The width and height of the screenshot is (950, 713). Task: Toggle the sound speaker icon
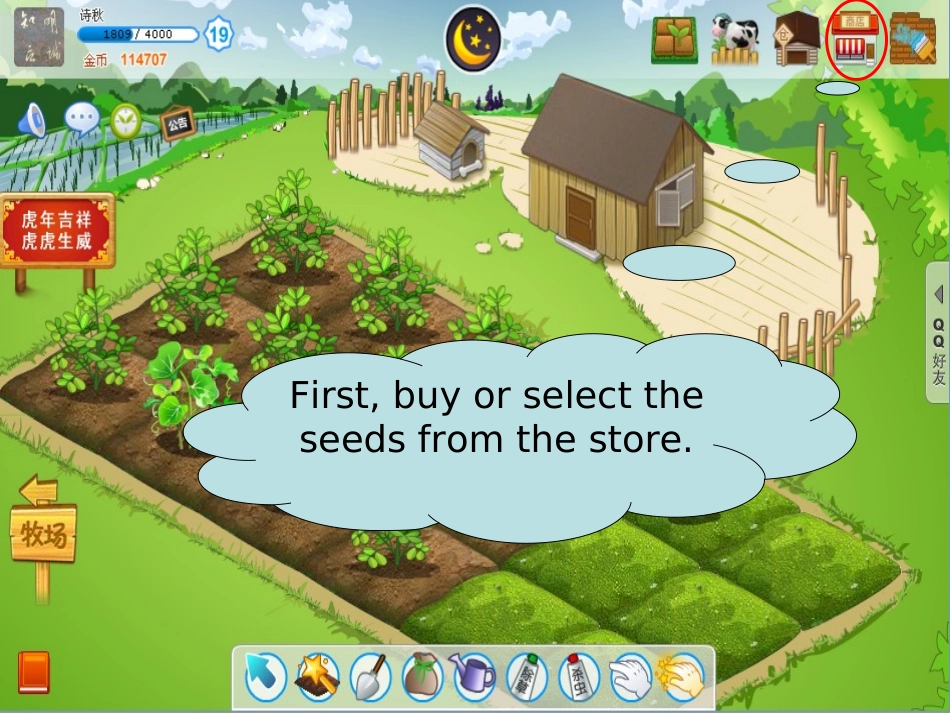click(x=33, y=120)
